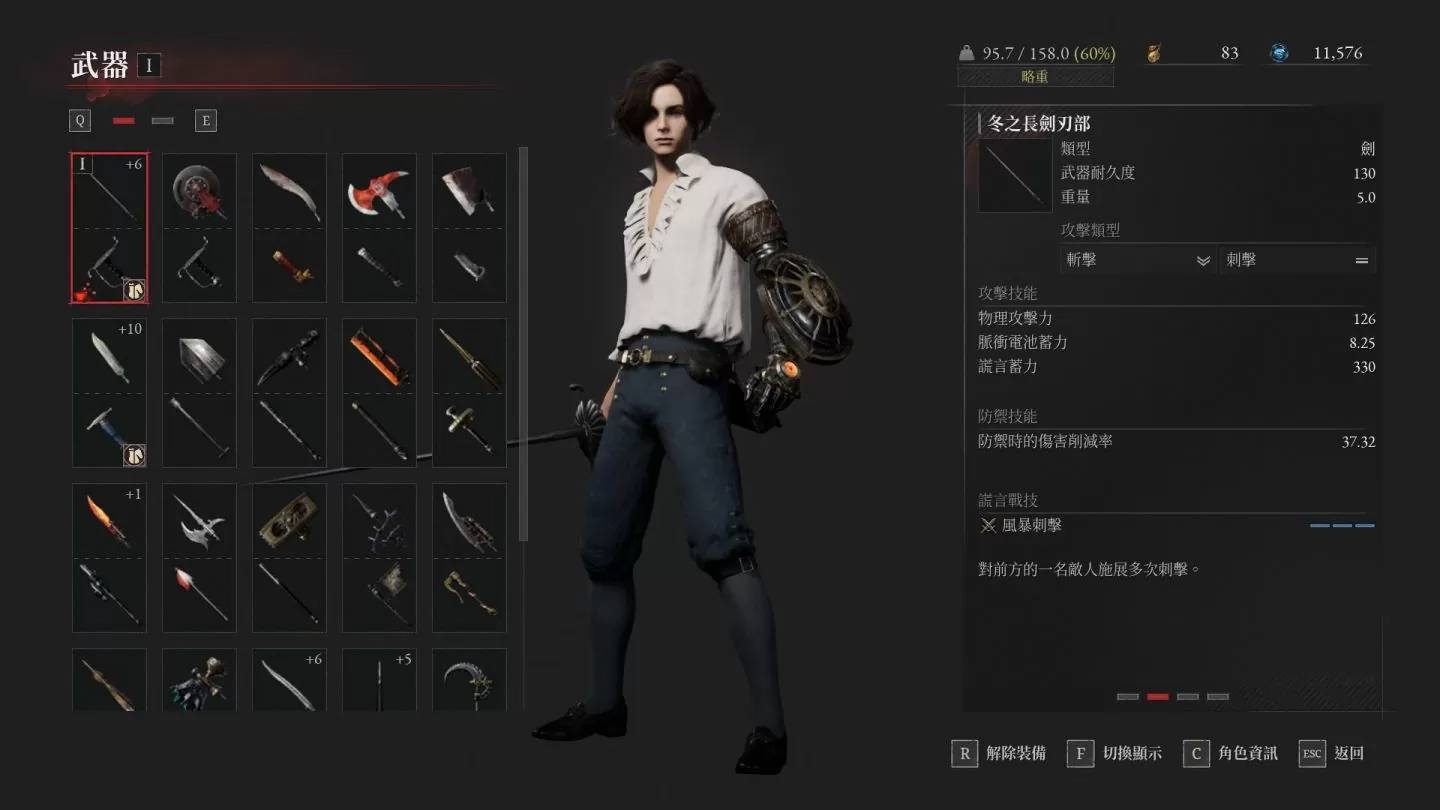1440x810 pixels.
Task: Pick the +5 thin spear weapon
Action: pyautogui.click(x=379, y=680)
